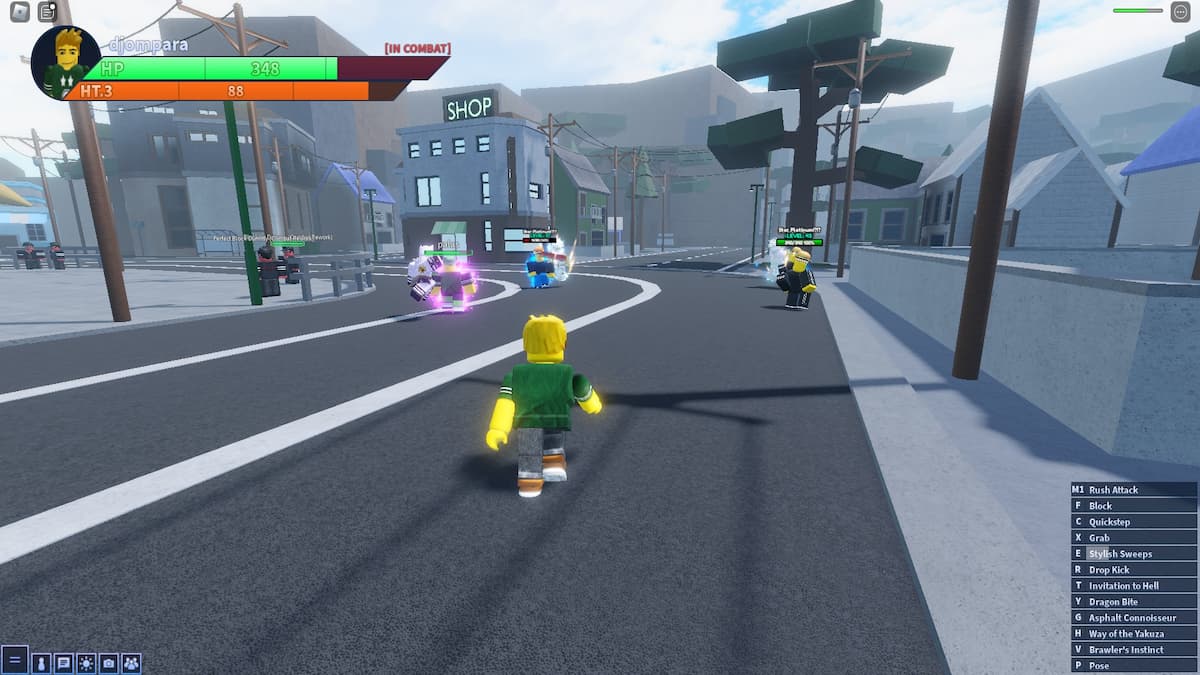Screen dimensions: 1200x675
Task: Open the Roblox chat log icon
Action: point(47,12)
